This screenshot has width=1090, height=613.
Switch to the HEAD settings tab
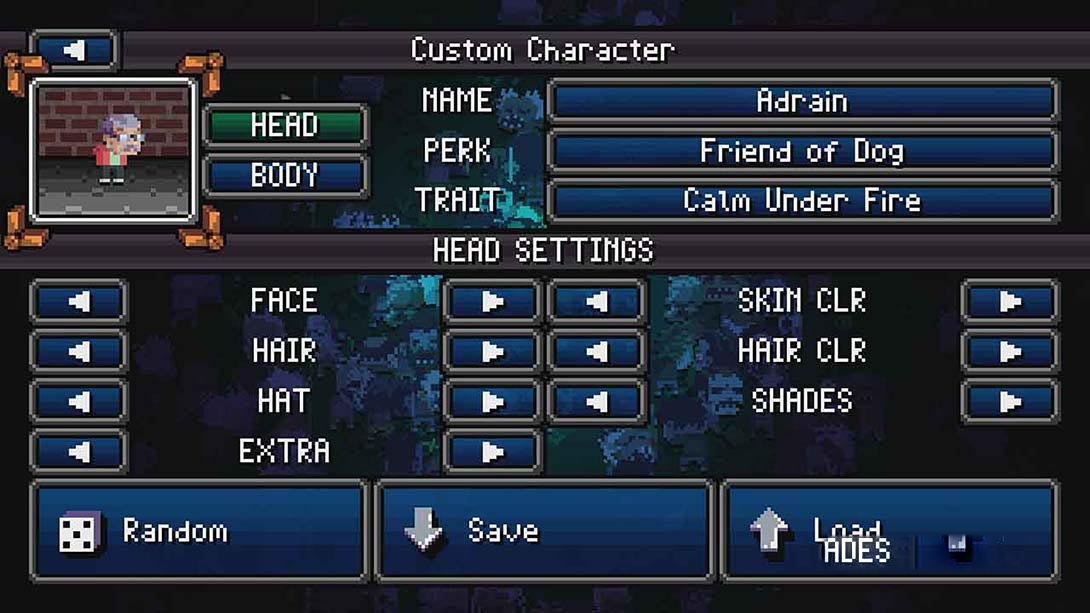click(x=285, y=126)
